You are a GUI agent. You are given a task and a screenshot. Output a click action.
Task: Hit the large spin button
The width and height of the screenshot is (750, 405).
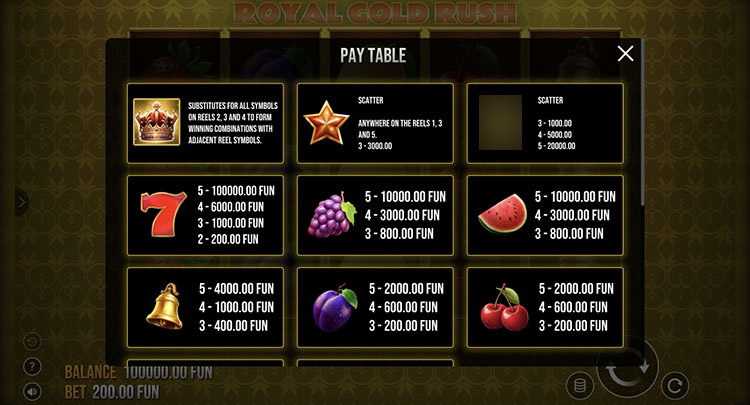(x=628, y=368)
